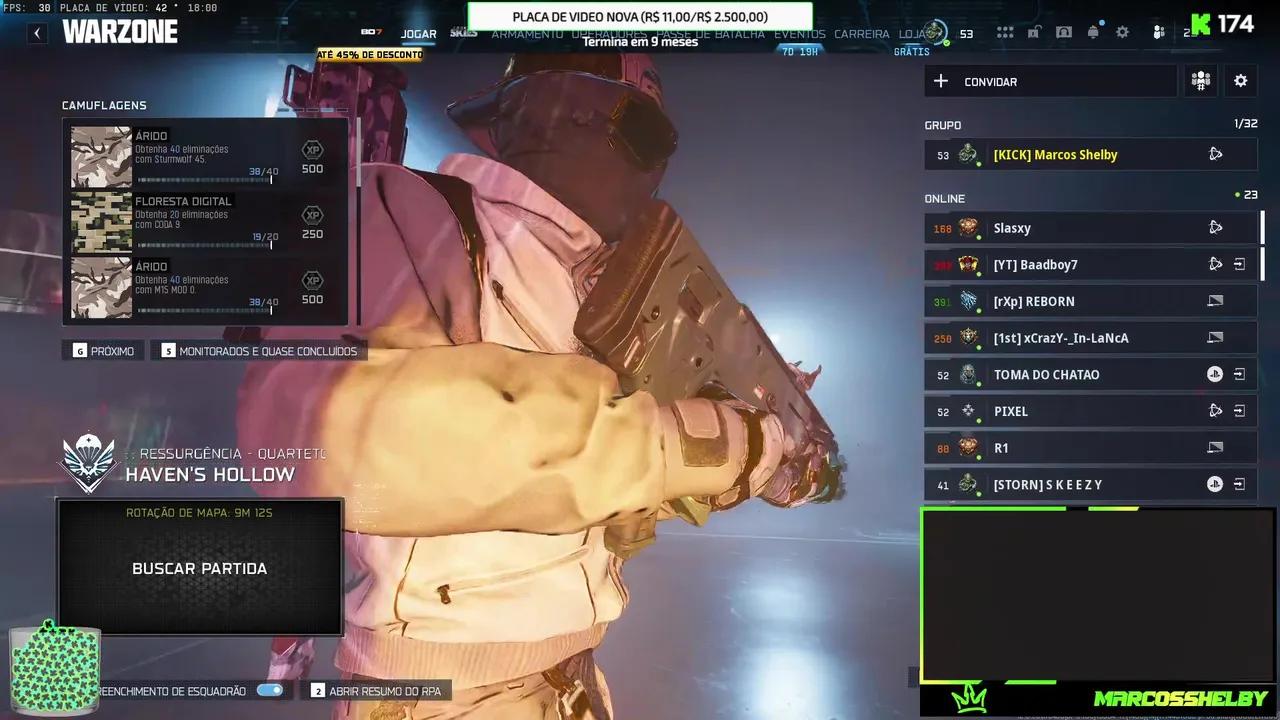Click the party settings gear in the group panel
Image resolution: width=1280 pixels, height=720 pixels.
pos(1240,81)
